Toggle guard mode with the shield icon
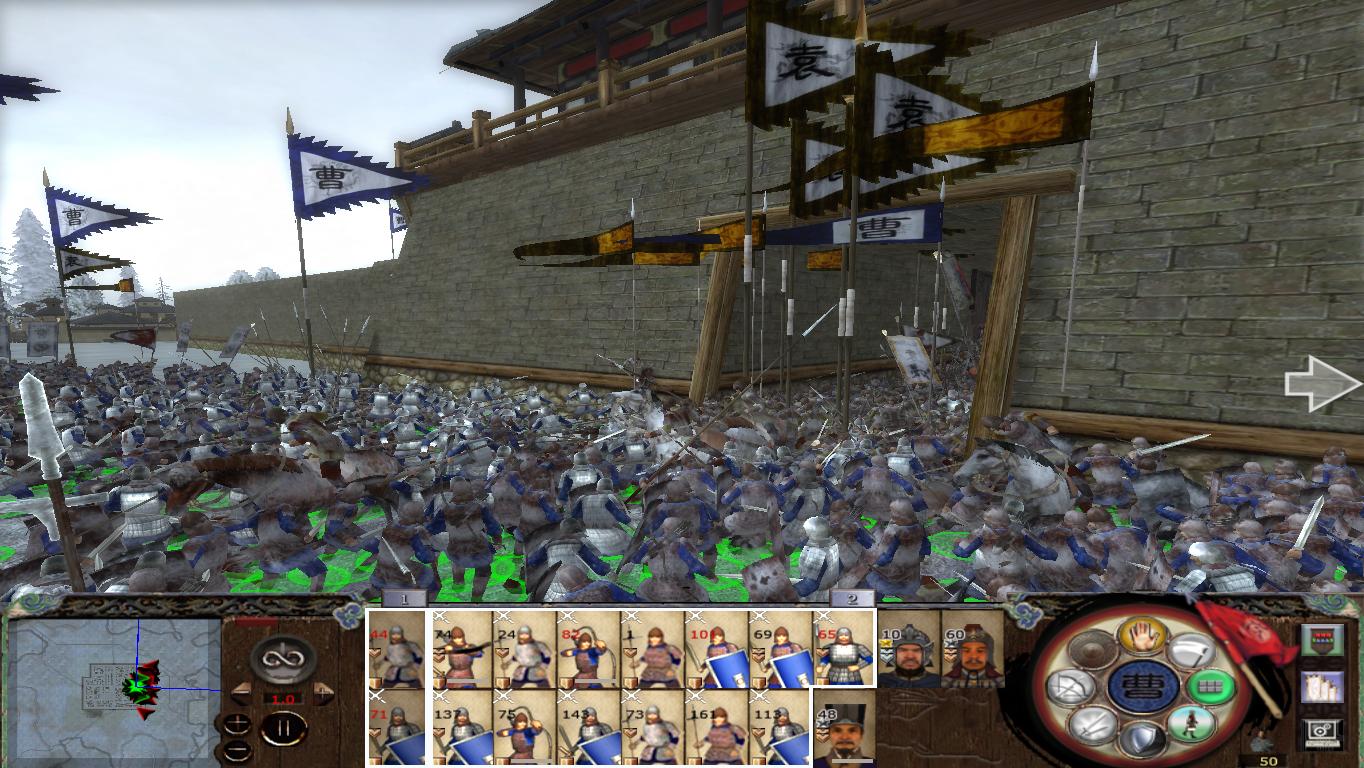Viewport: 1364px width, 768px height. click(1143, 737)
